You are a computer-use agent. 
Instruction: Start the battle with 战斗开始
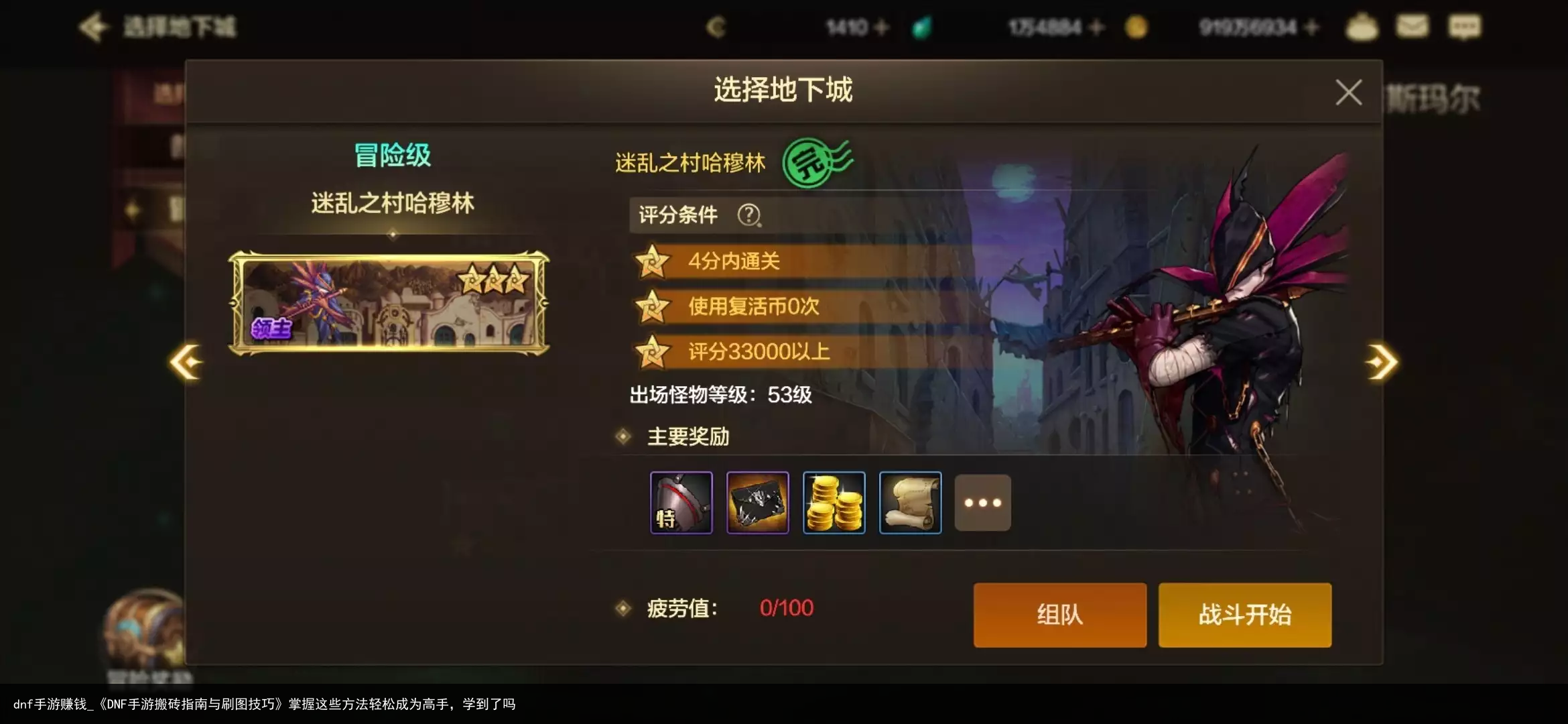pyautogui.click(x=1244, y=614)
